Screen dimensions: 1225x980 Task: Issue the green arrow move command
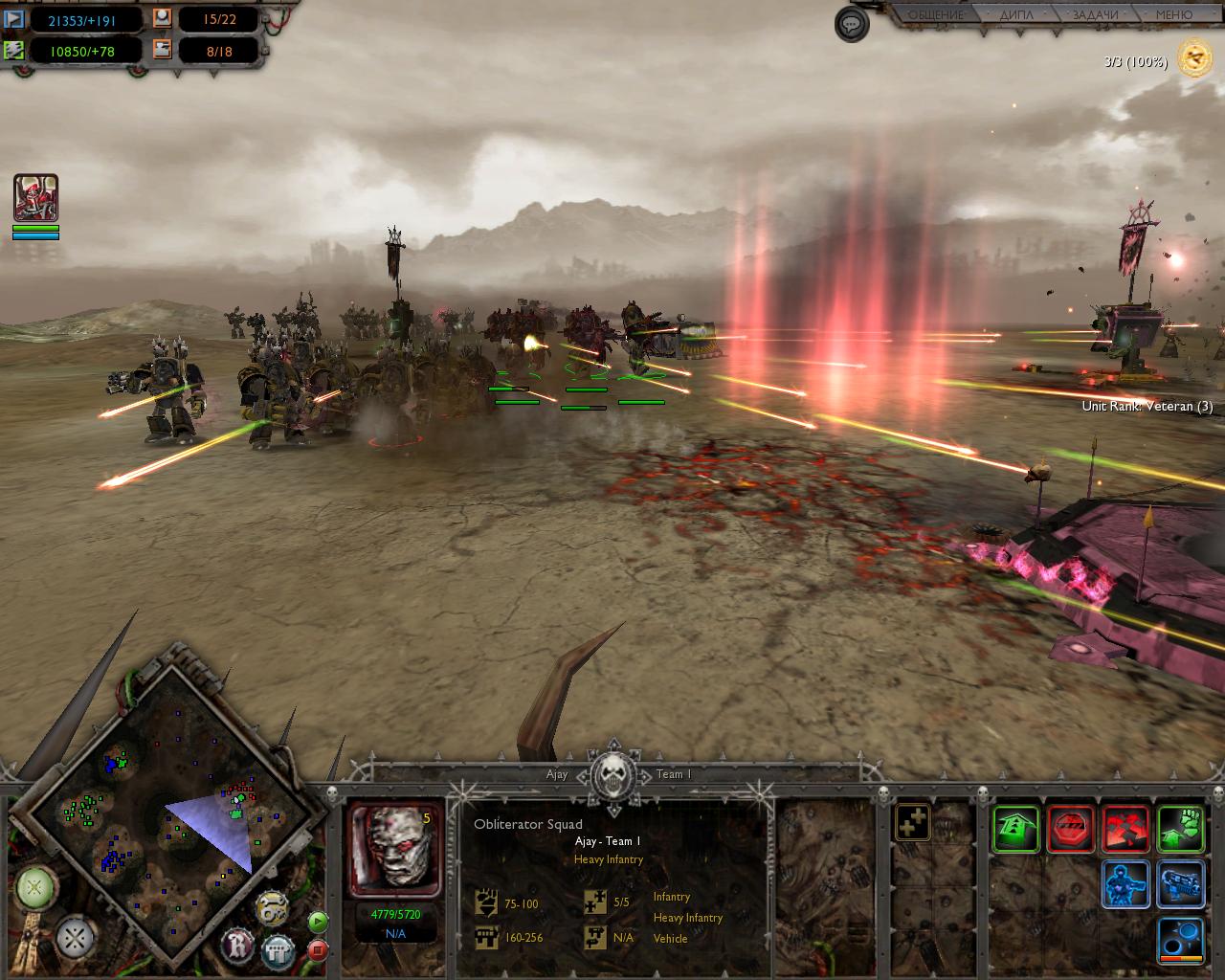click(1015, 828)
